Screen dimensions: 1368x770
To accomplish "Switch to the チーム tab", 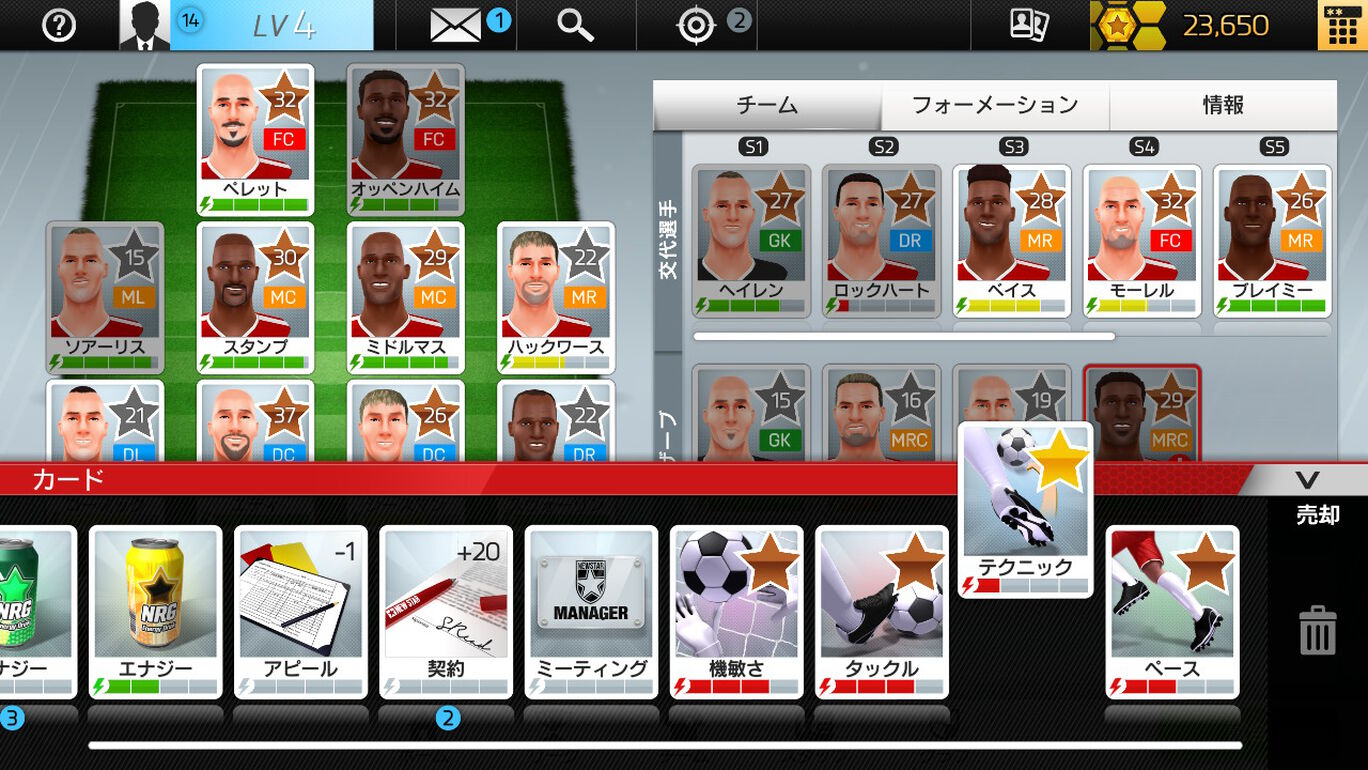I will click(x=767, y=105).
